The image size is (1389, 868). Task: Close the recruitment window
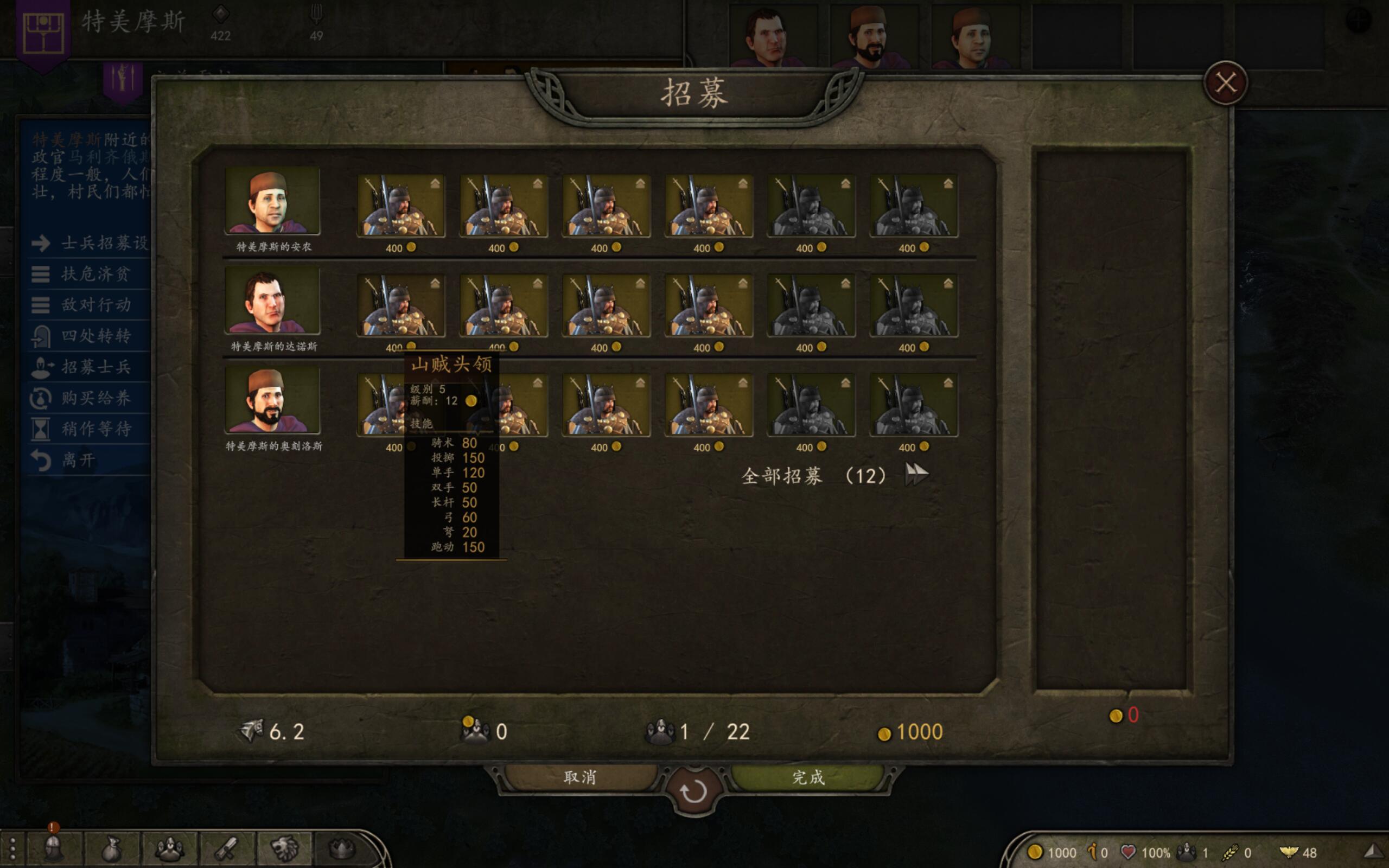tap(1226, 84)
